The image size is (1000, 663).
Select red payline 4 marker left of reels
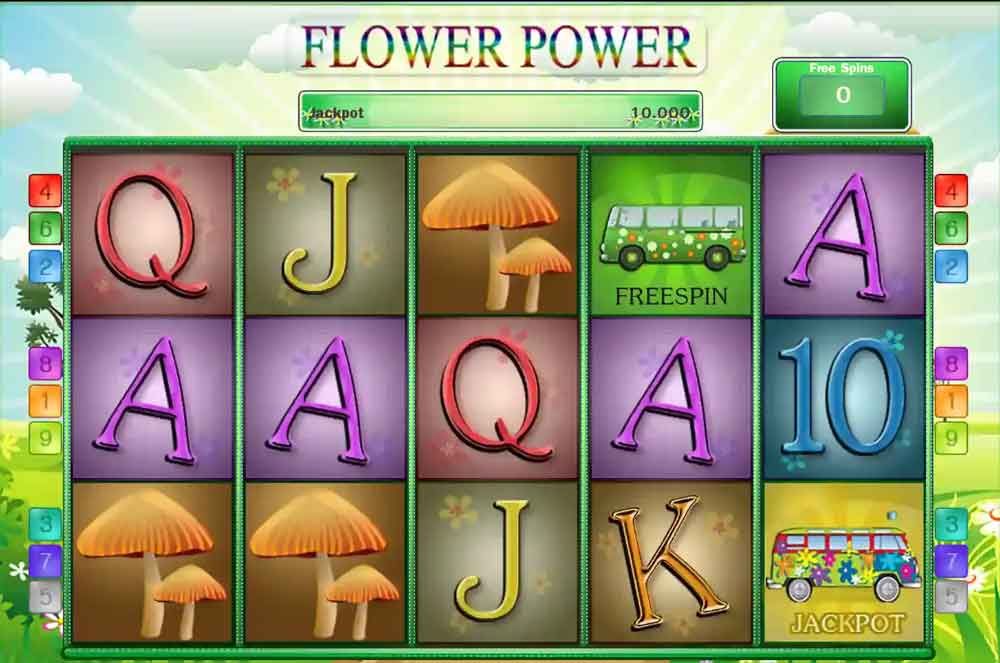coord(45,190)
